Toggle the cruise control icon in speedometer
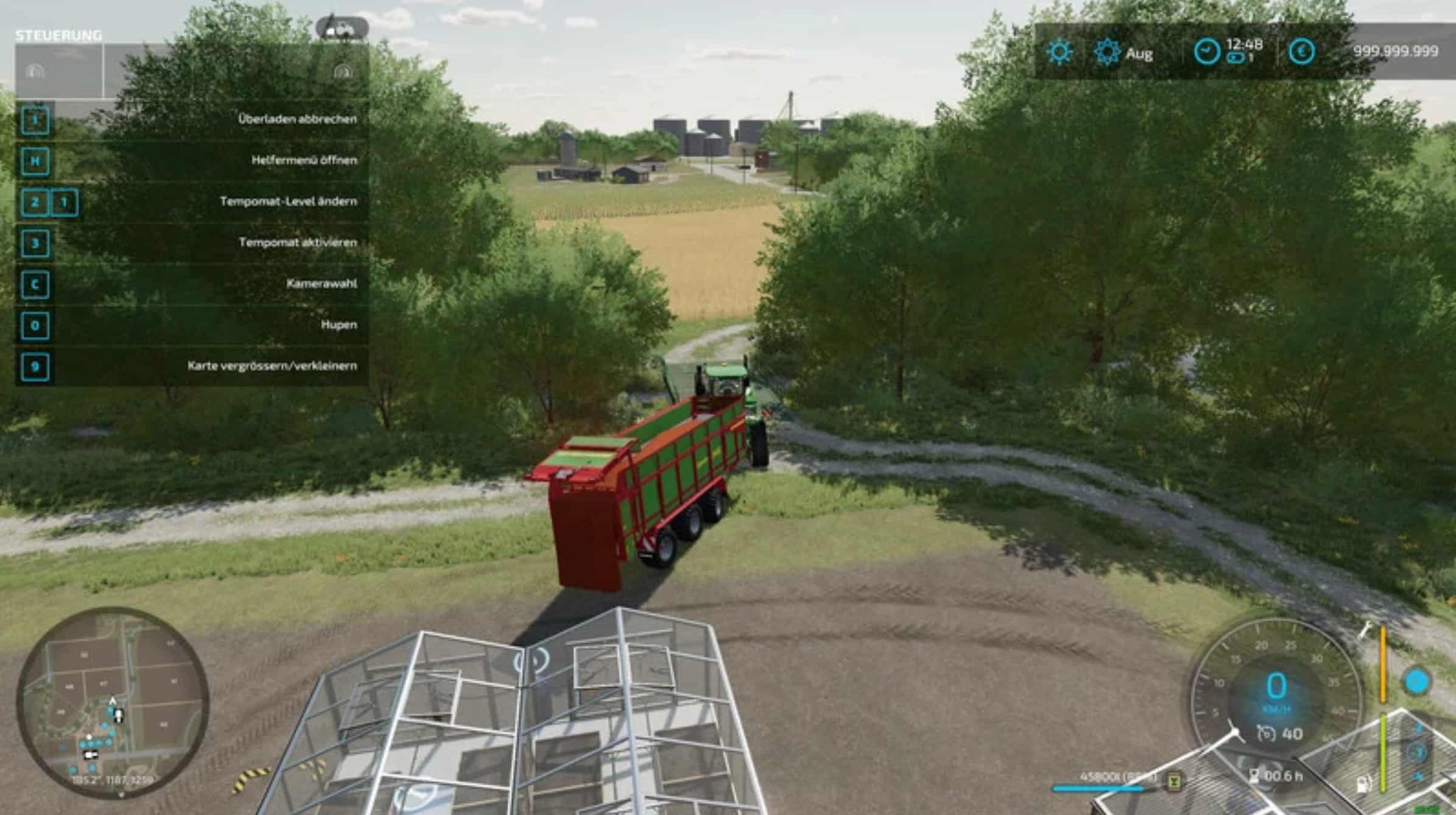The width and height of the screenshot is (1456, 815). [1265, 733]
